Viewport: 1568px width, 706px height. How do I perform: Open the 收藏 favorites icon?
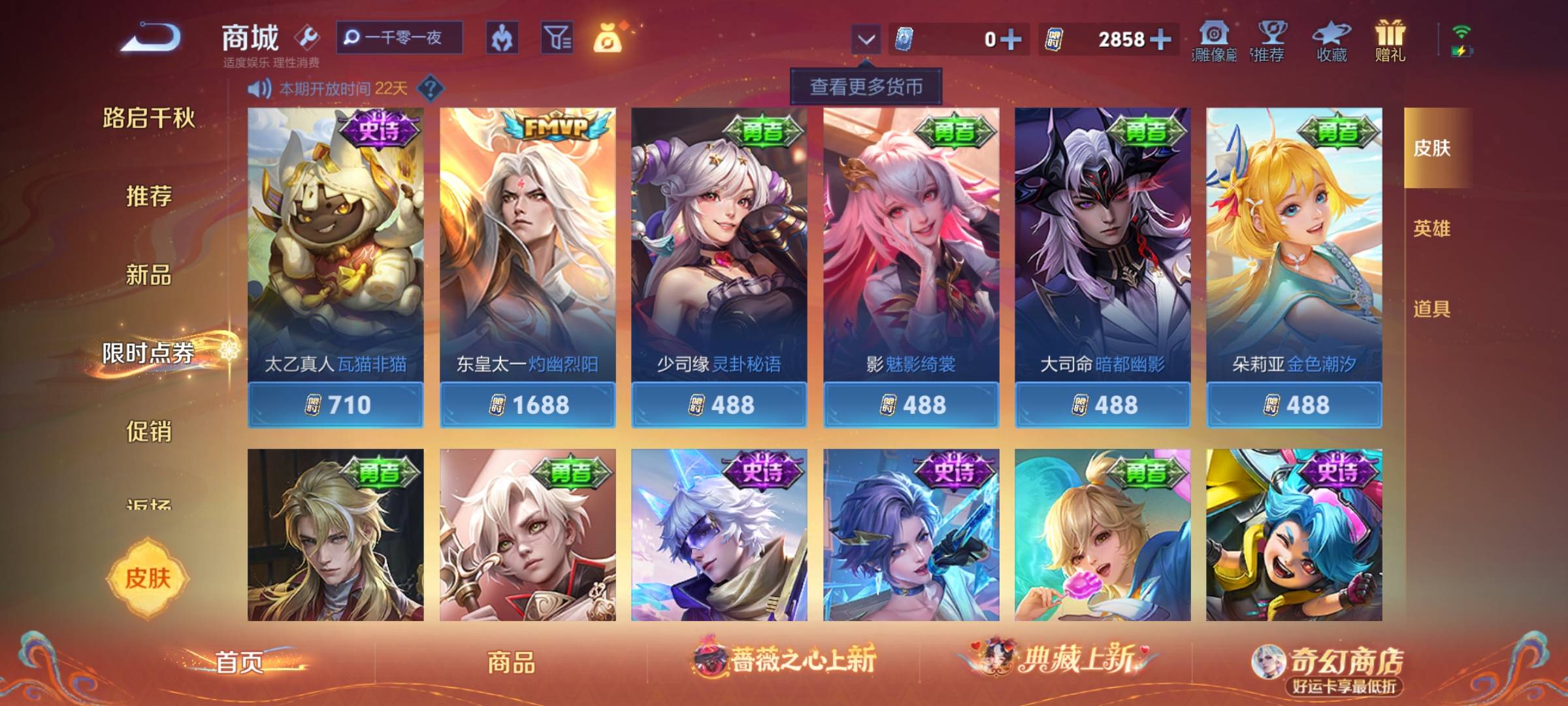[x=1330, y=37]
